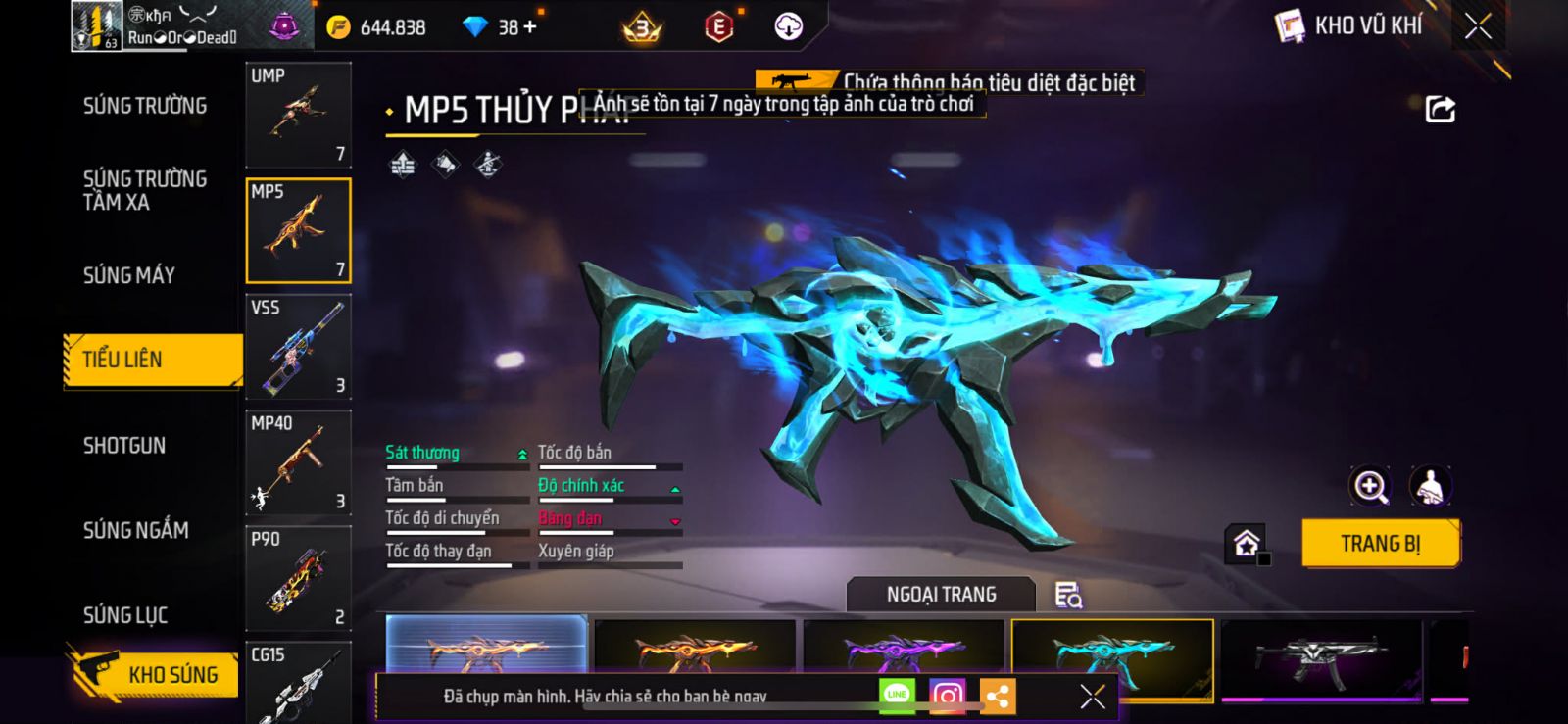This screenshot has width=1568, height=724.
Task: Select the Súng Trường category
Action: 144,106
